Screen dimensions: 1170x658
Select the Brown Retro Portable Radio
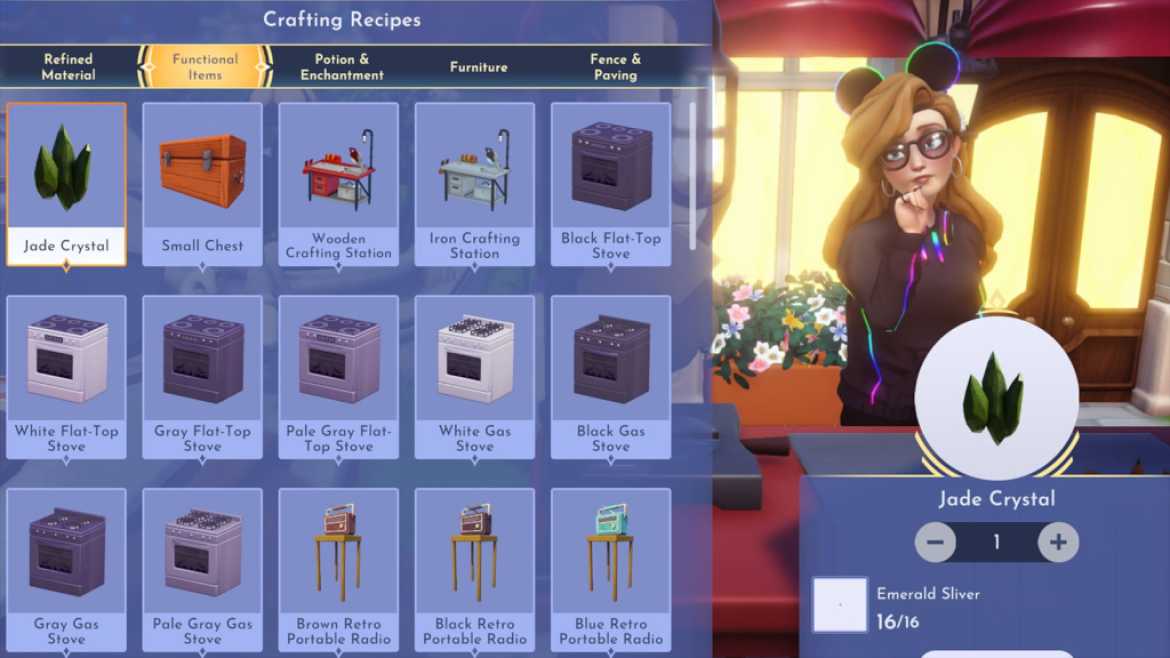(339, 568)
